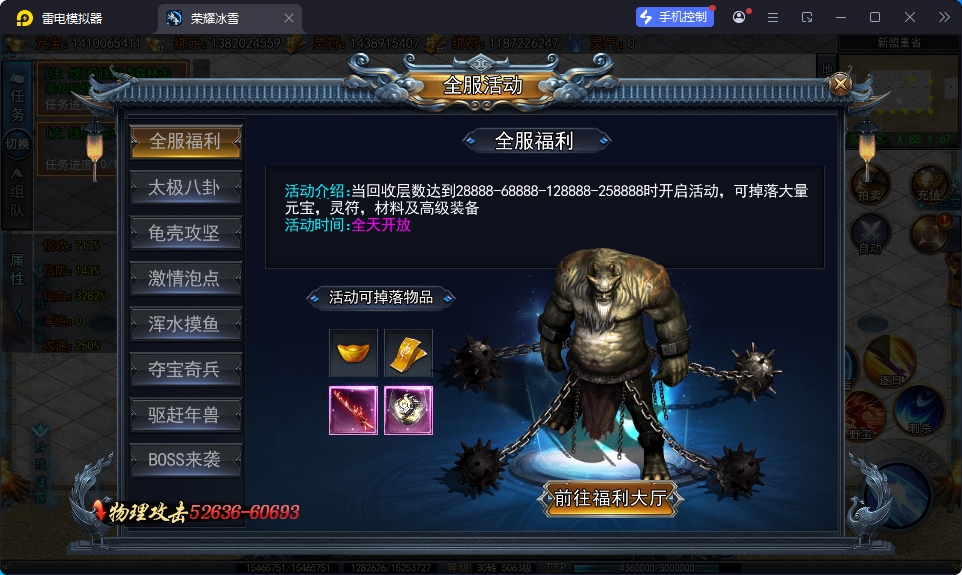This screenshot has height=575, width=962.
Task: Select the 全服福利 tab
Action: pyautogui.click(x=185, y=141)
